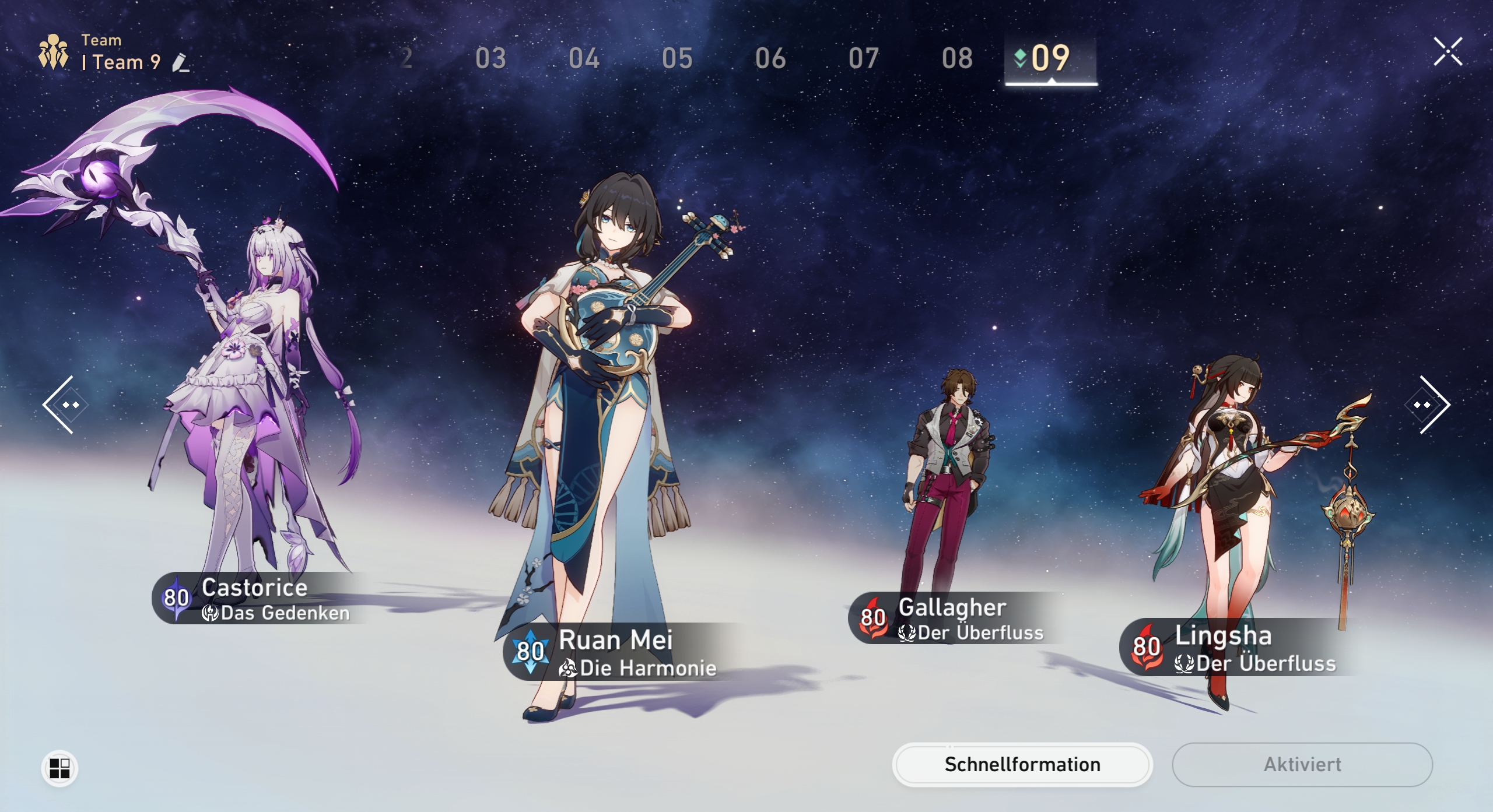The image size is (1493, 812).
Task: Switch to team tab 06
Action: click(x=770, y=58)
